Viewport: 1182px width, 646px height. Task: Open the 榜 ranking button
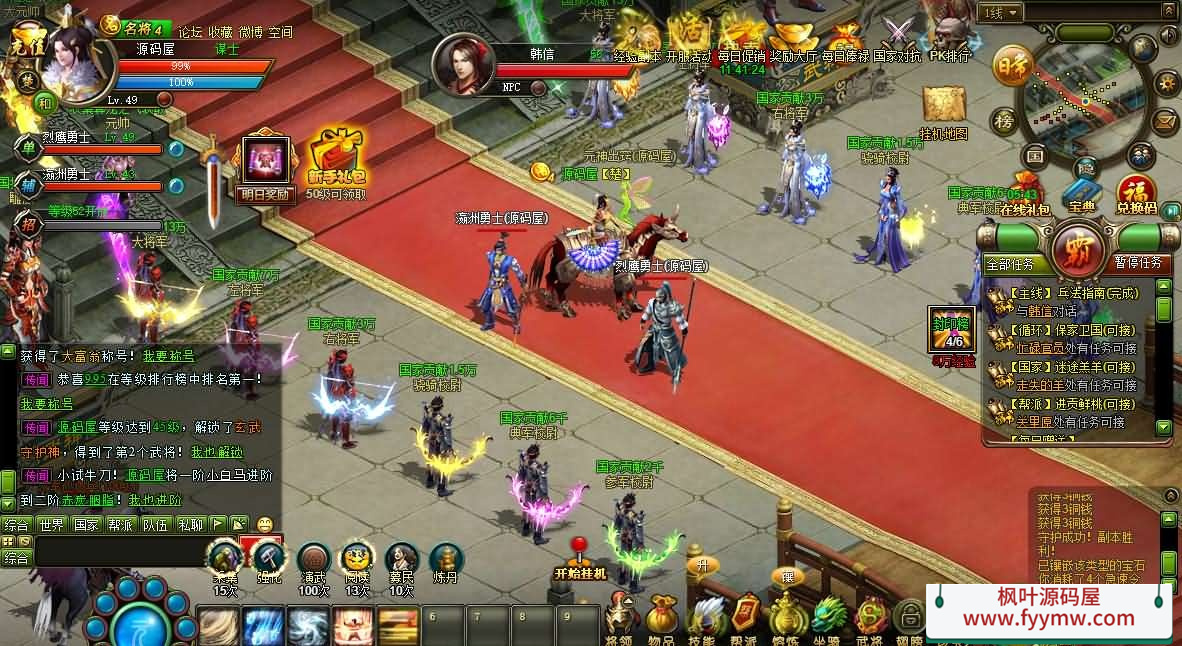point(1005,121)
